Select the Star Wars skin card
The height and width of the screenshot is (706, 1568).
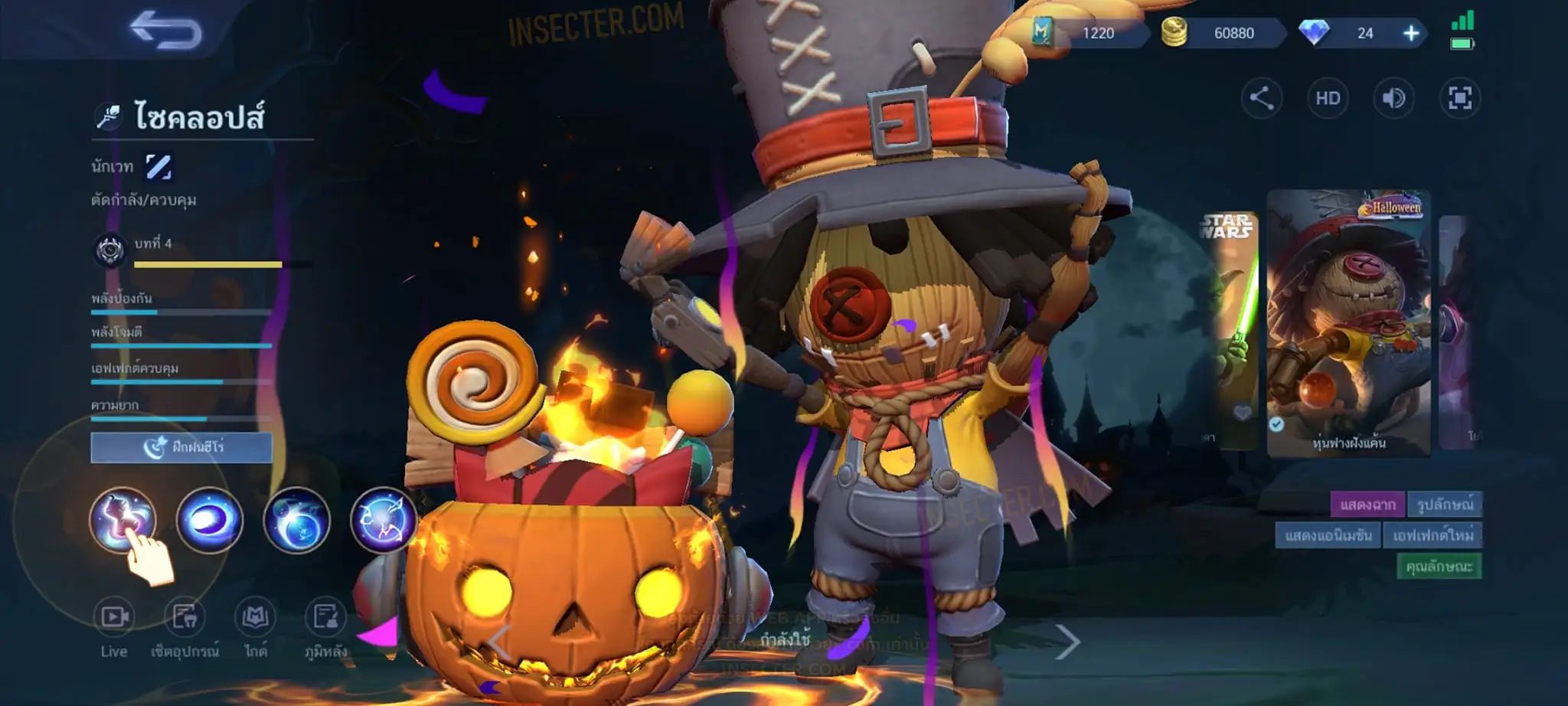tap(1229, 329)
